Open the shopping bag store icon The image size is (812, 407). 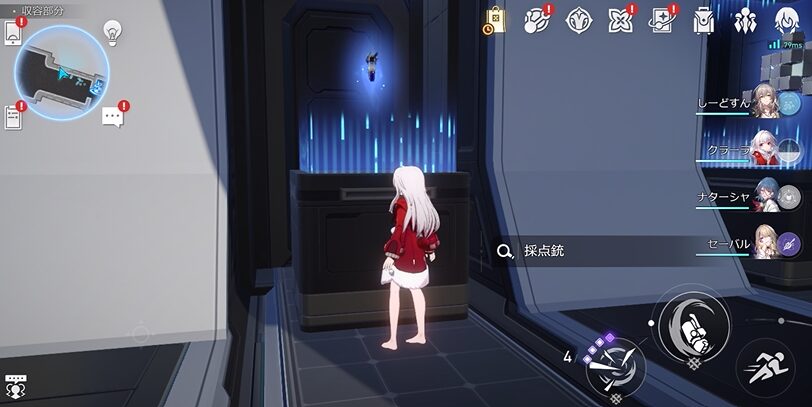[495, 20]
